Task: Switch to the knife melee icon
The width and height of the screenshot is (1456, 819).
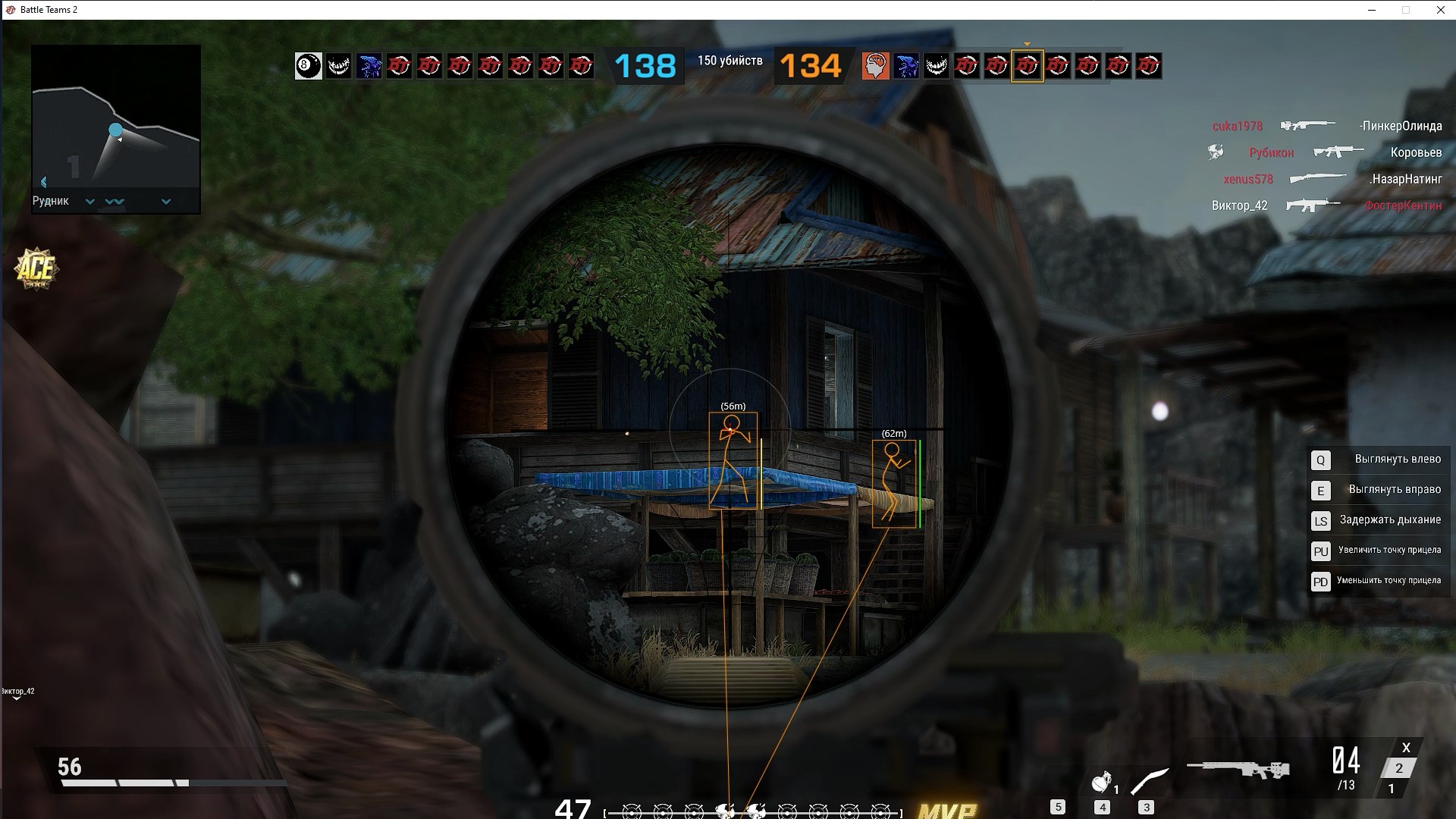Action: click(1150, 781)
